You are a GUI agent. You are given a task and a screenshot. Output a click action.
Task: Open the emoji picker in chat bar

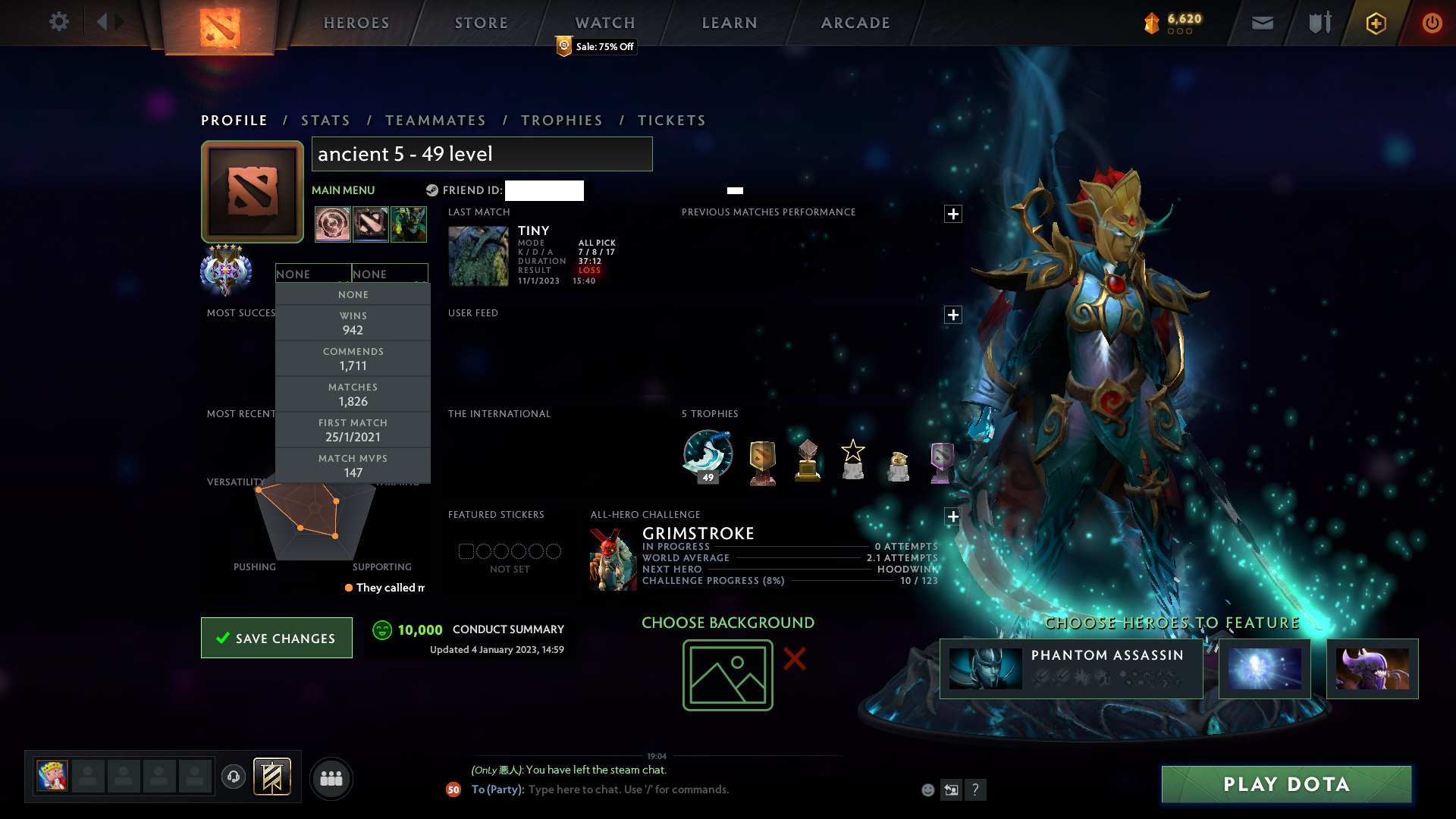point(928,789)
